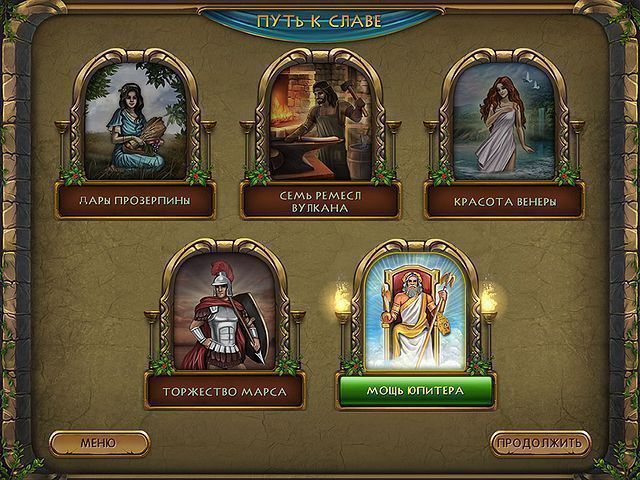The width and height of the screenshot is (640, 480).
Task: Activate the green Мощь Юпитера button
Action: click(x=416, y=390)
